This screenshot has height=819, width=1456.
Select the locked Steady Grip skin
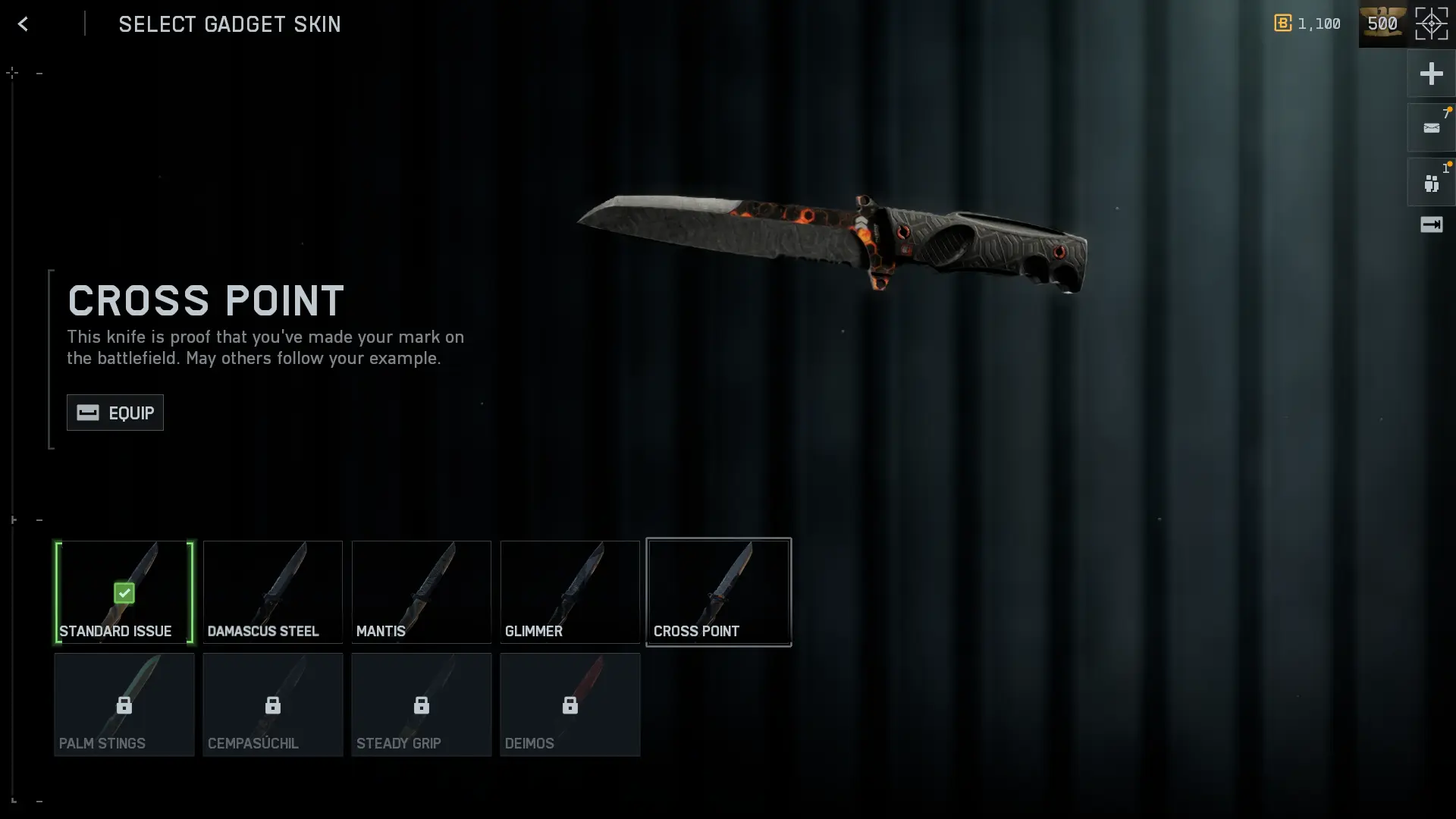coord(422,705)
